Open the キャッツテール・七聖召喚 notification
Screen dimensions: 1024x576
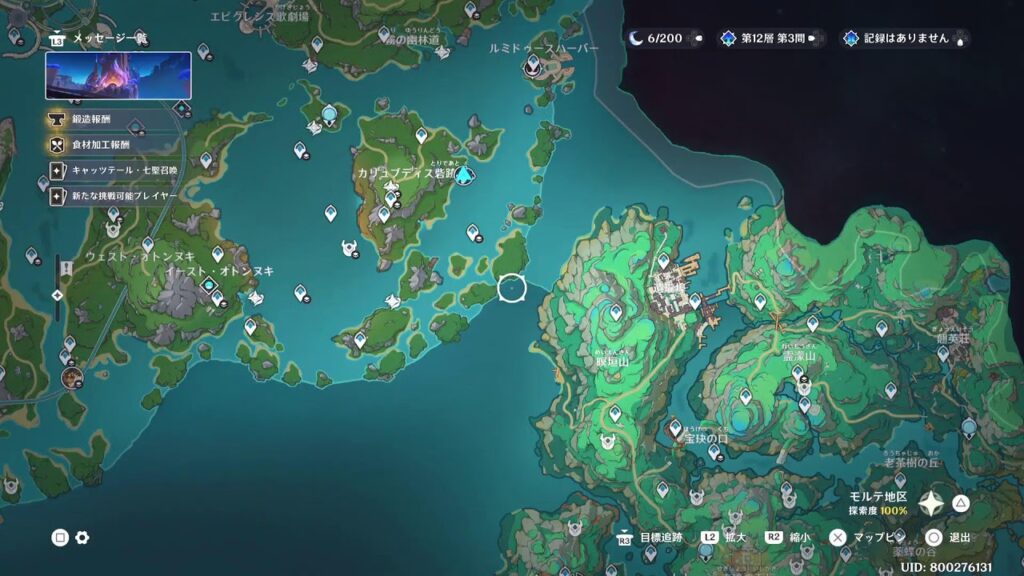point(115,170)
